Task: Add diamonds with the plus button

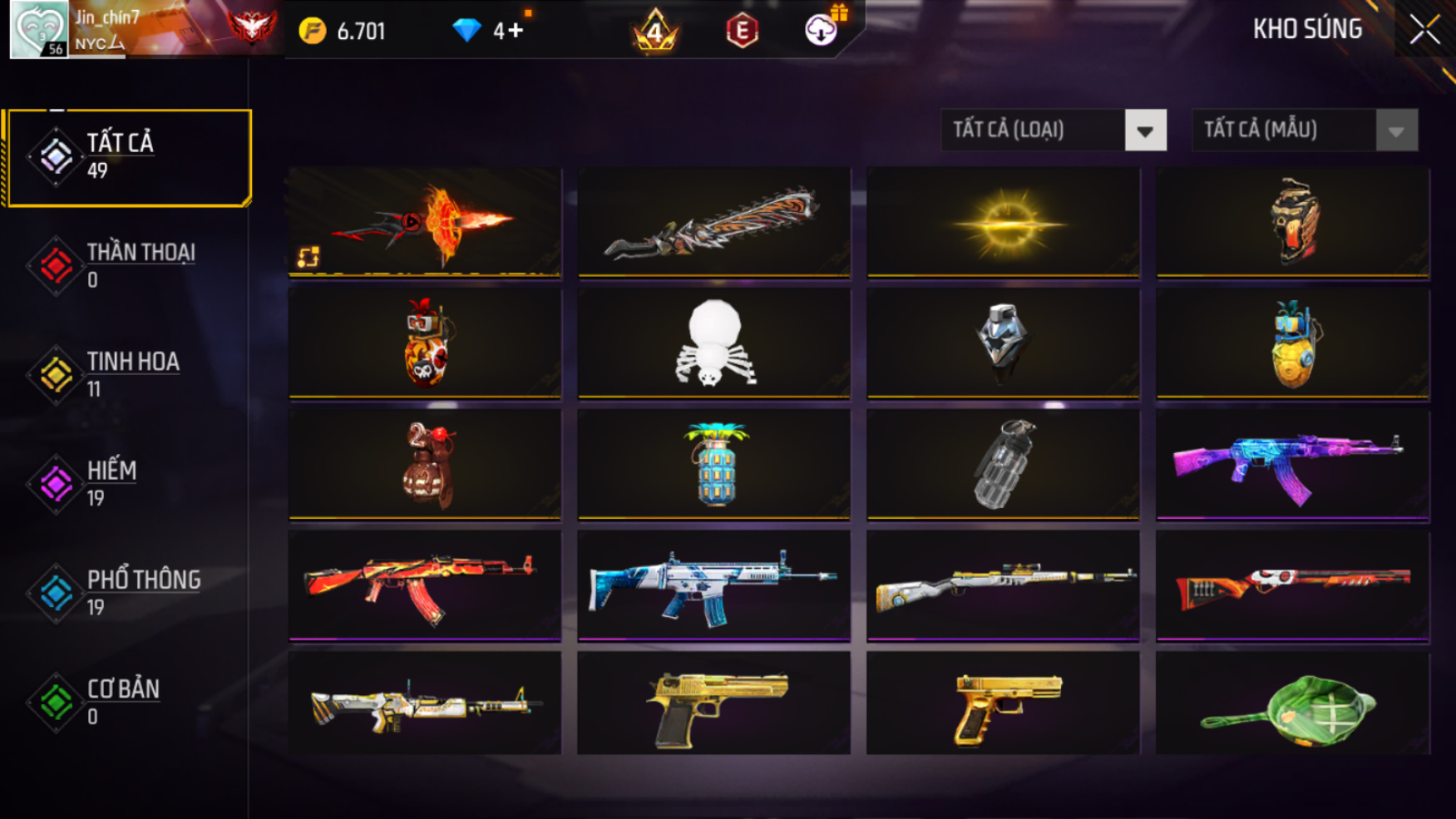Action: [x=516, y=31]
